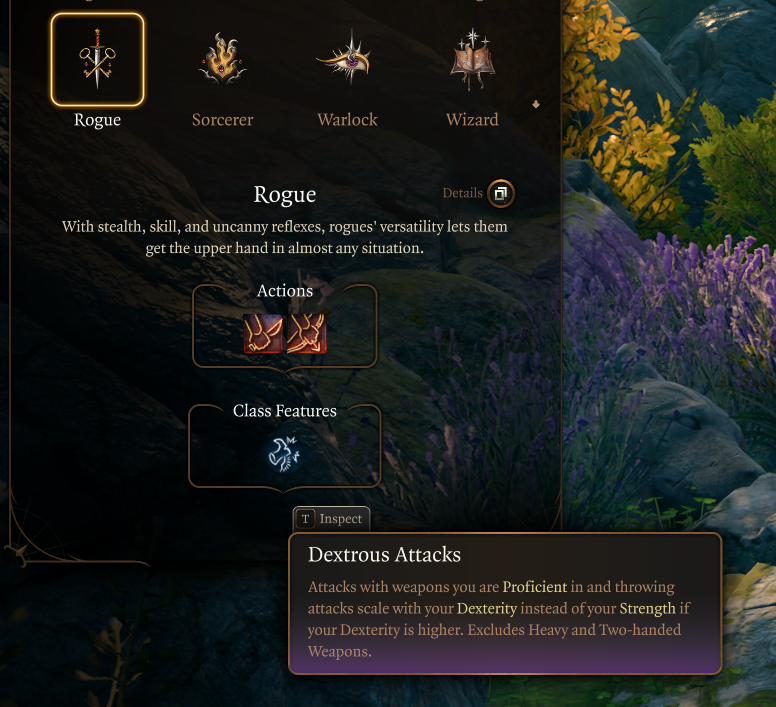Image resolution: width=776 pixels, height=707 pixels.
Task: Switch to the Wizard class
Action: point(472,60)
